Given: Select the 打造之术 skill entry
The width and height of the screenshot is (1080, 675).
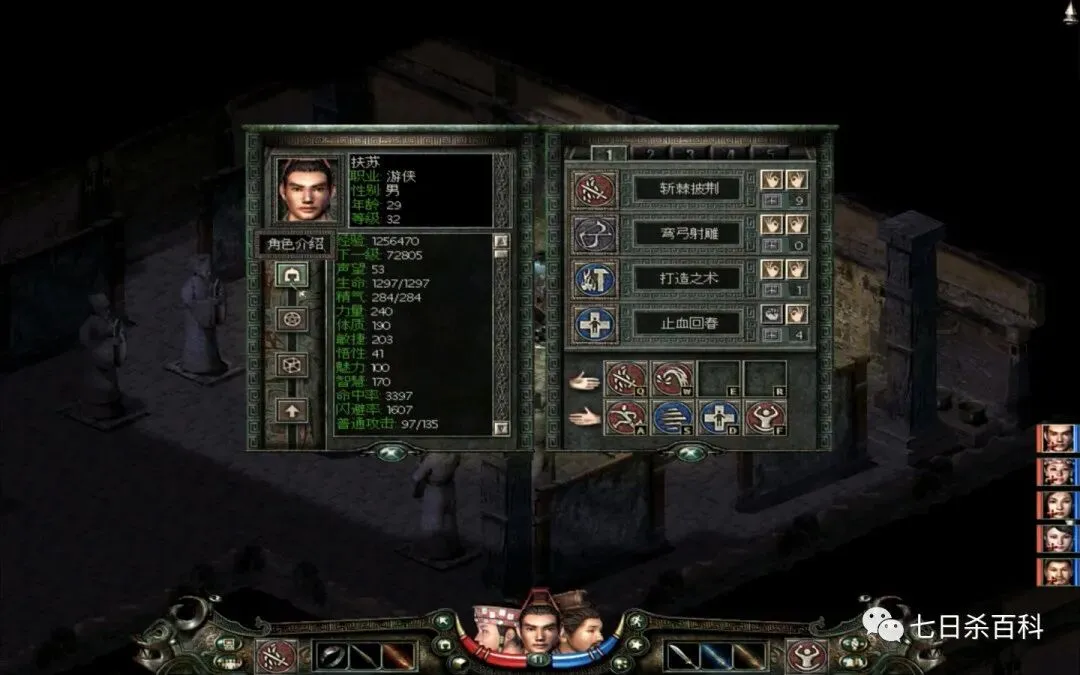Looking at the screenshot, I should click(x=689, y=278).
